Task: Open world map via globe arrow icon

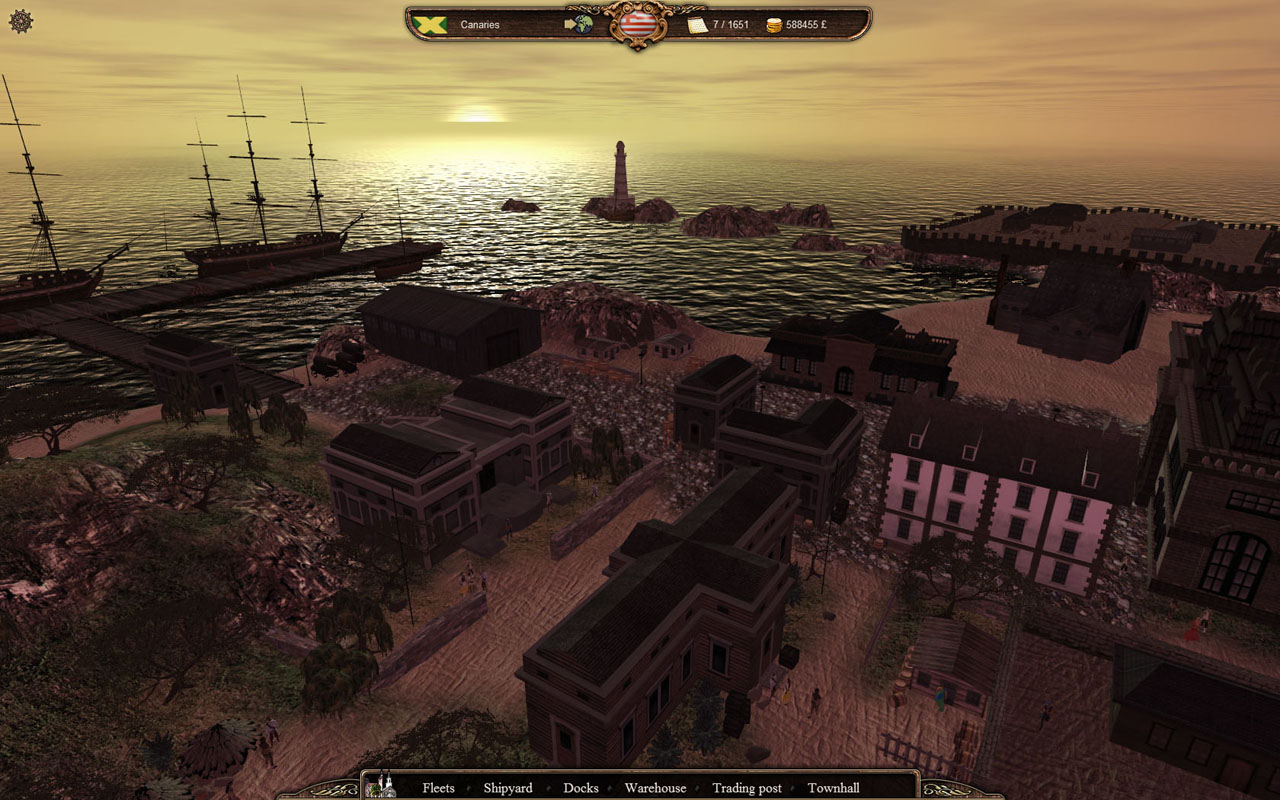Action: tap(579, 23)
